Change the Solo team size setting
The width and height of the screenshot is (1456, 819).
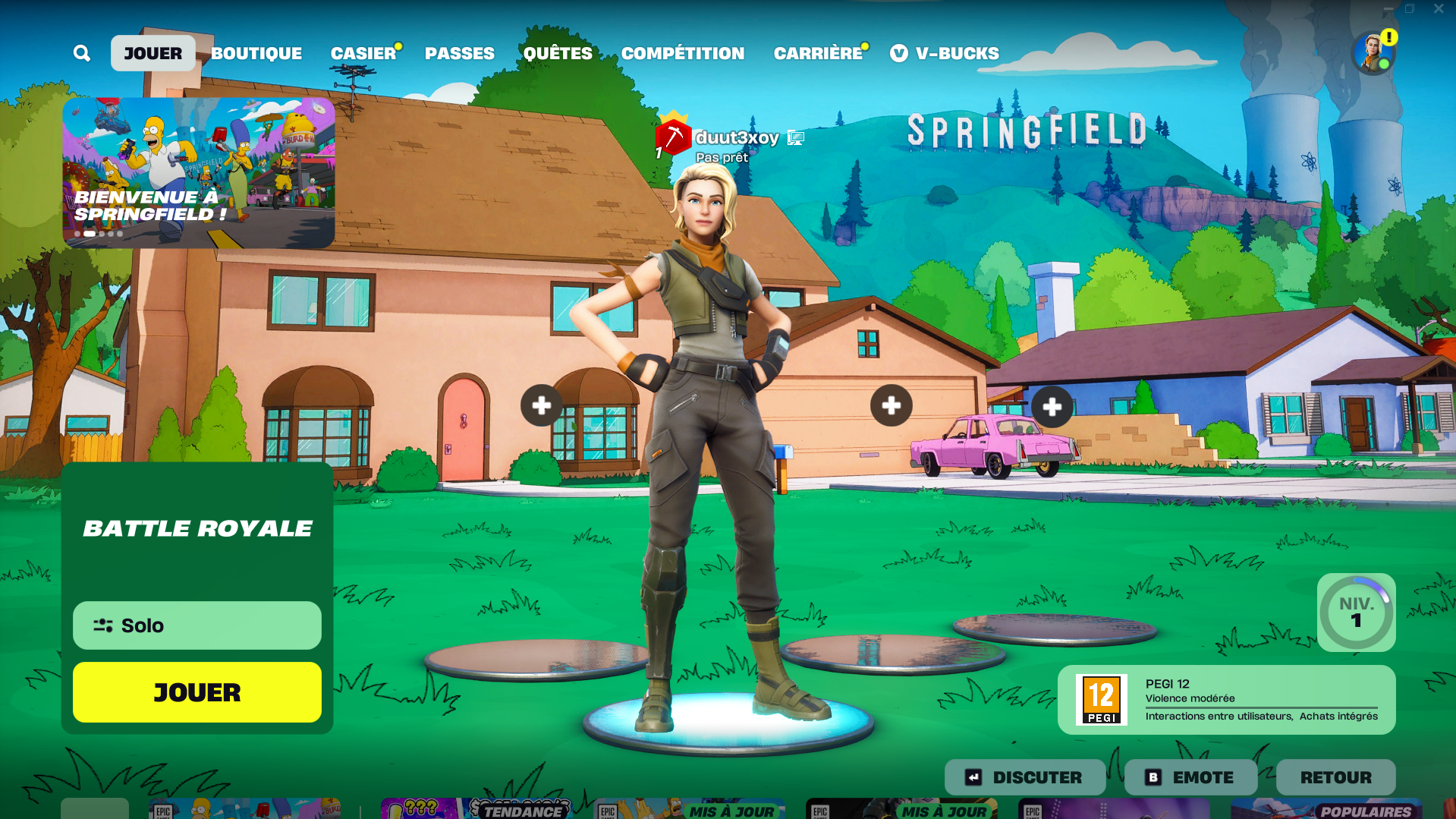[197, 625]
